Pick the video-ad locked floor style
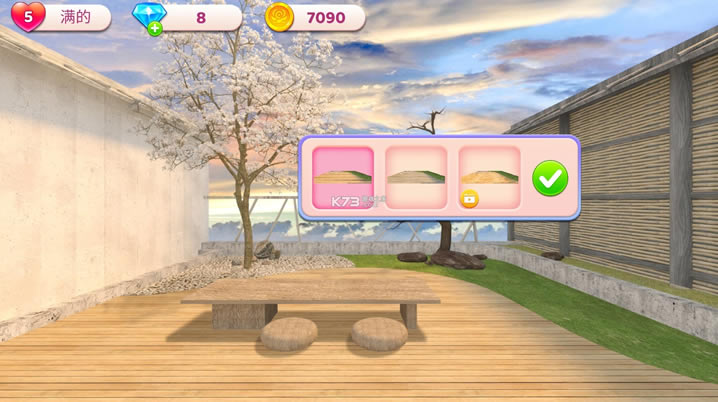 (x=489, y=177)
